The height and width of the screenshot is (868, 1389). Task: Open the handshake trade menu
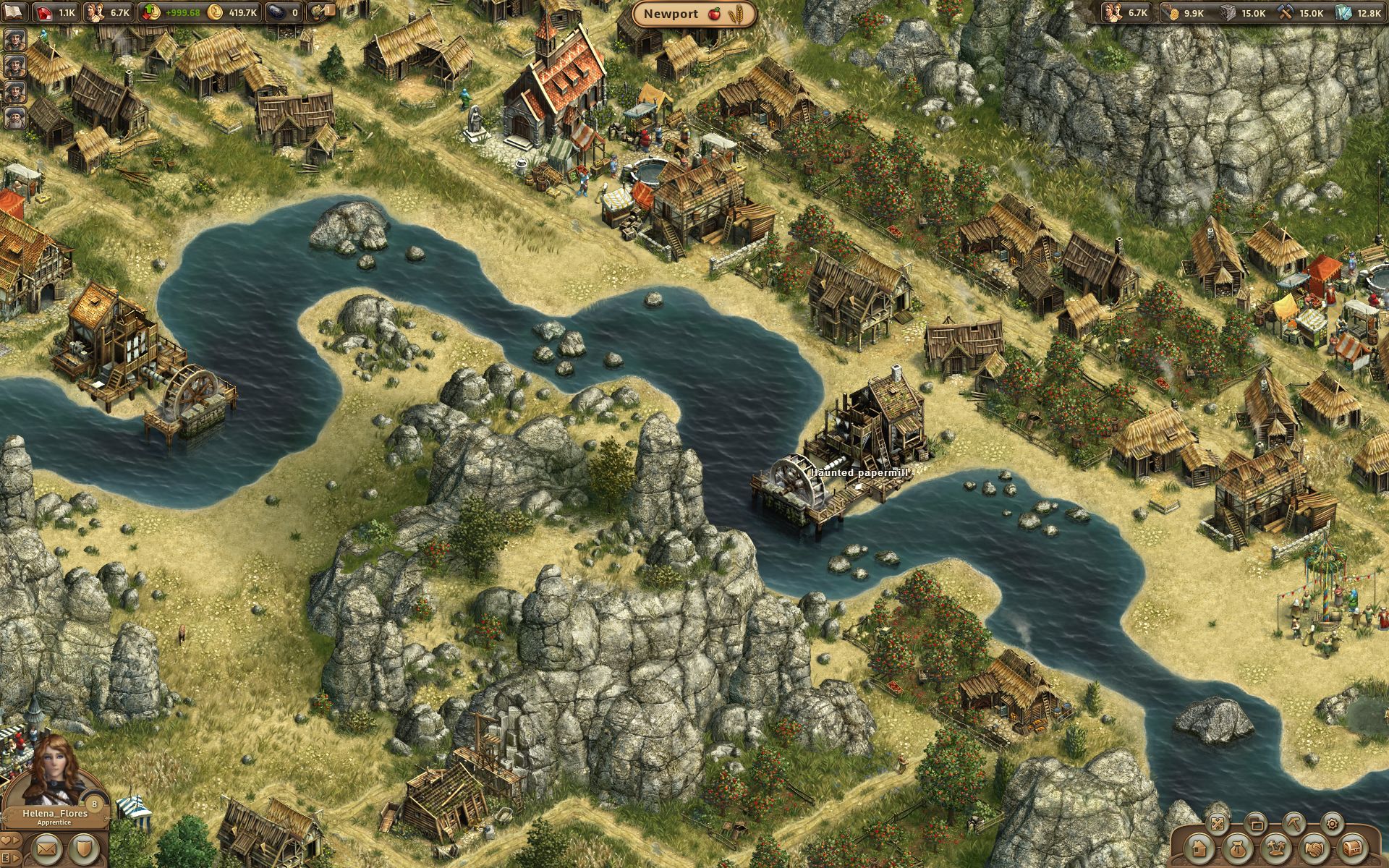coord(1313,847)
